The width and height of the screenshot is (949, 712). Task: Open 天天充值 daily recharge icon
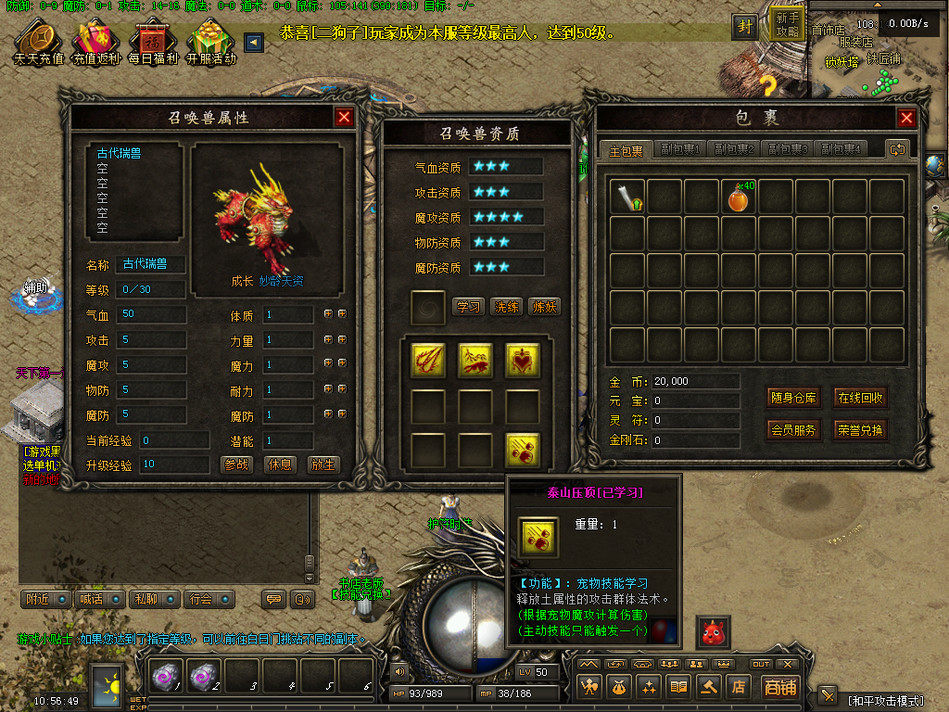click(38, 45)
